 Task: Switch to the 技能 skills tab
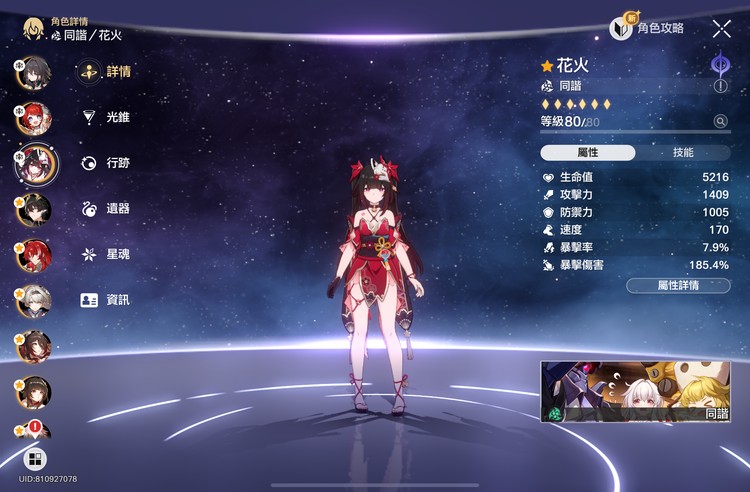[682, 153]
